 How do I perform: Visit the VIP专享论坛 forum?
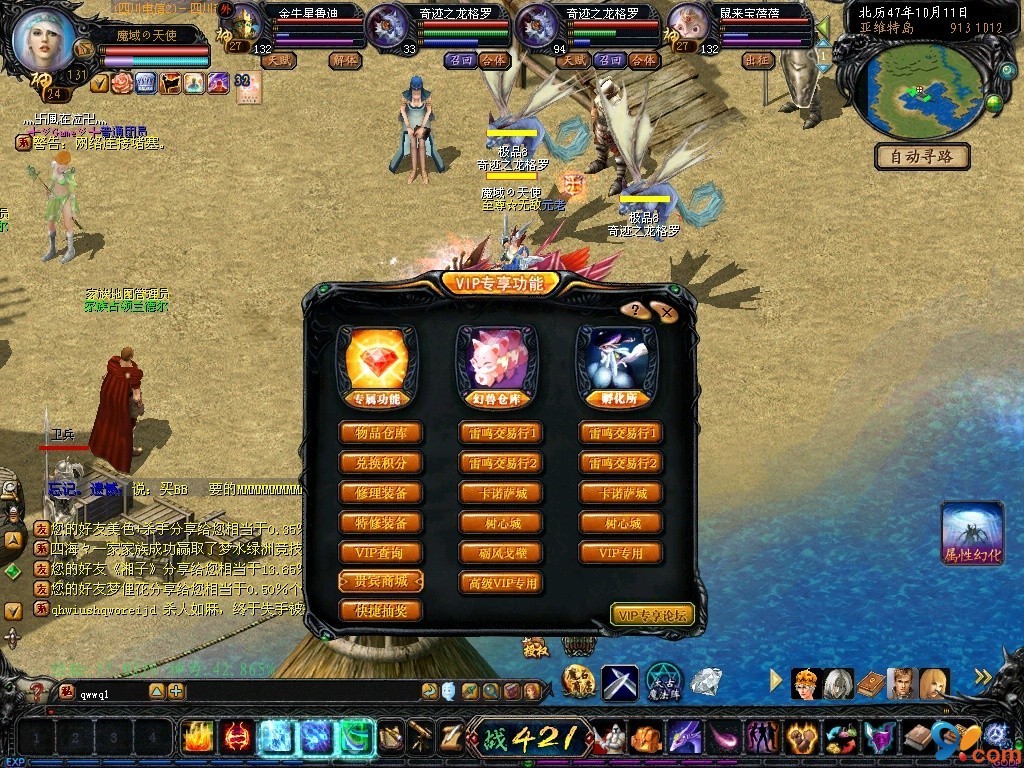tap(652, 615)
